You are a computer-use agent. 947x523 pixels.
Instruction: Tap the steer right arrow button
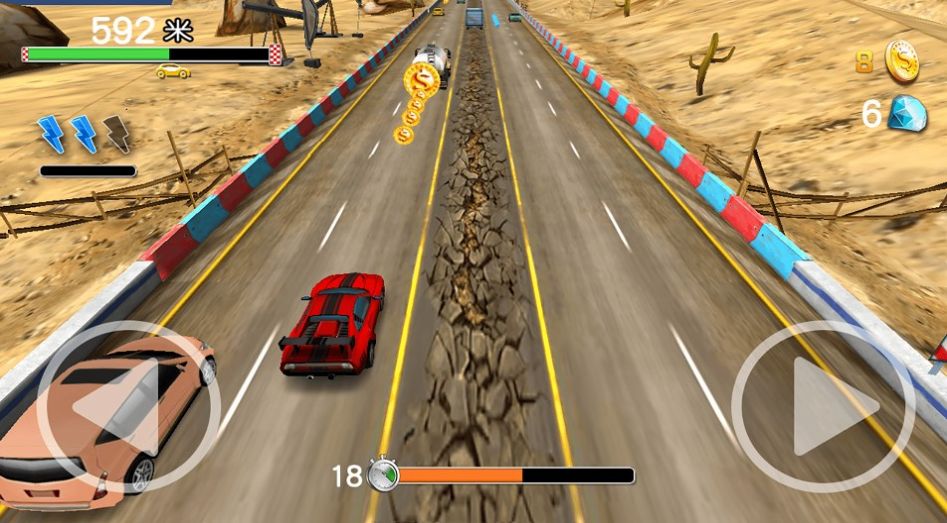(x=823, y=406)
